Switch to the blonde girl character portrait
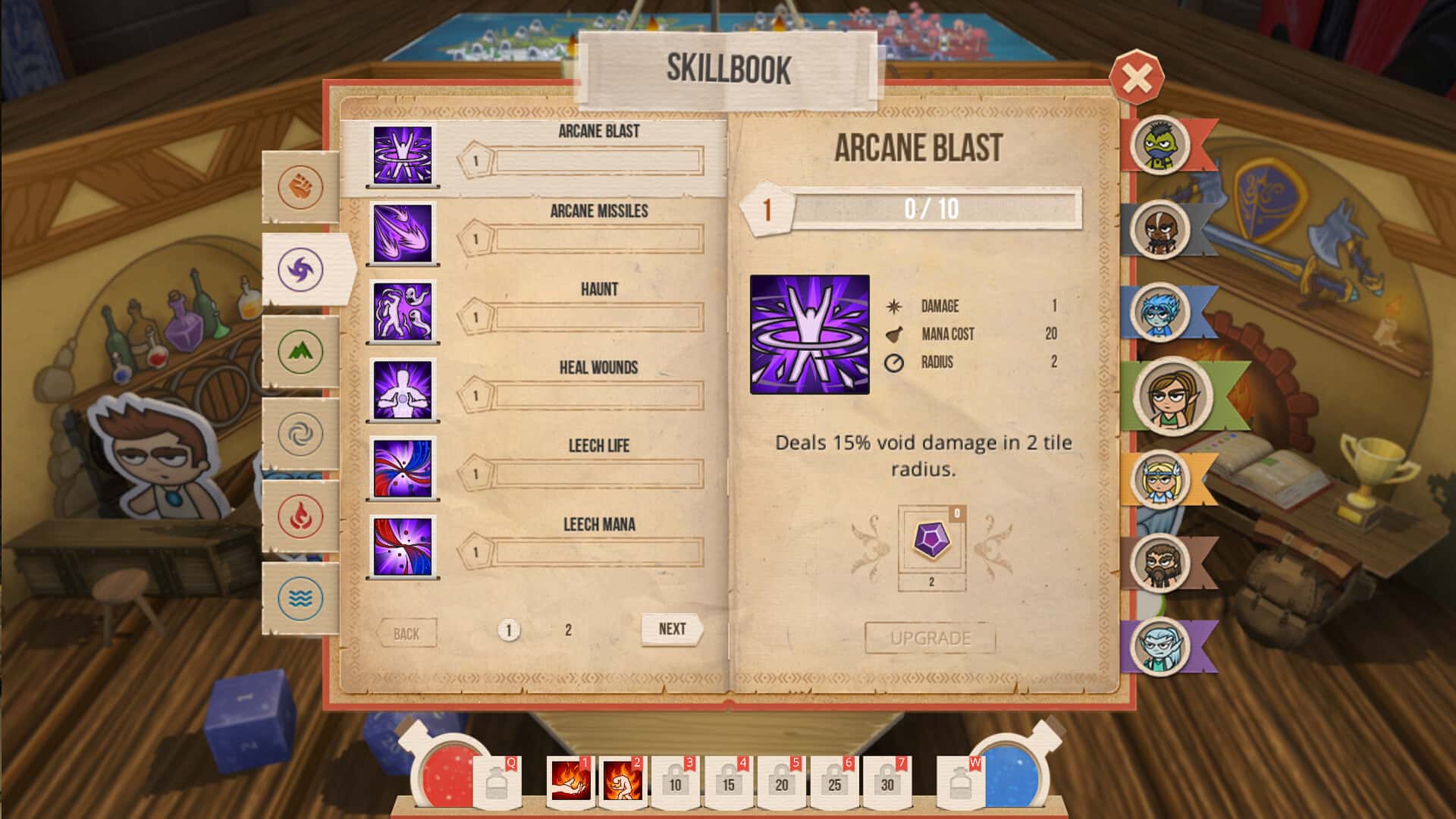1456x819 pixels. coord(1158,479)
